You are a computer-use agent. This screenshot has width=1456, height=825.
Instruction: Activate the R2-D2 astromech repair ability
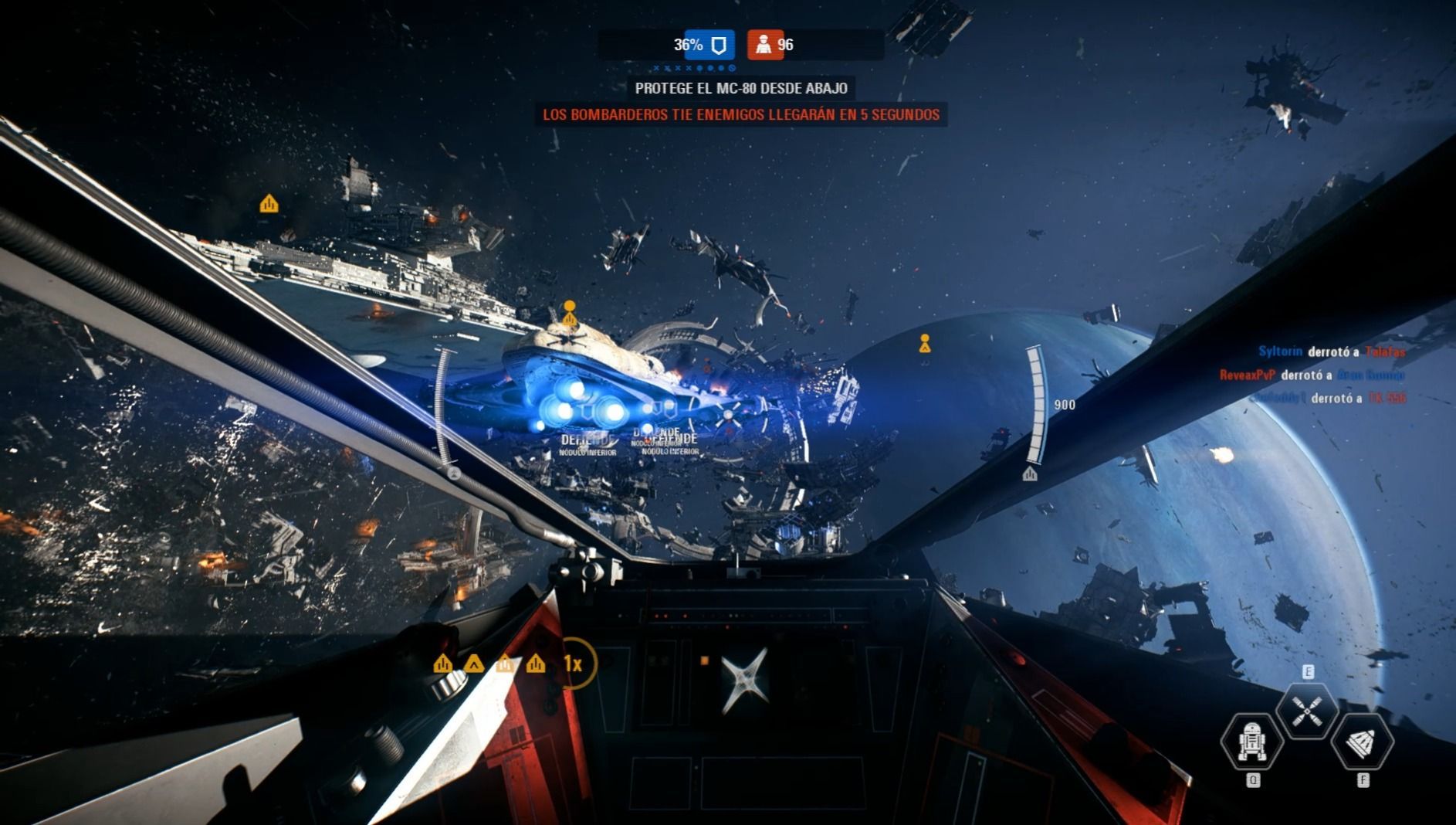pyautogui.click(x=1251, y=742)
